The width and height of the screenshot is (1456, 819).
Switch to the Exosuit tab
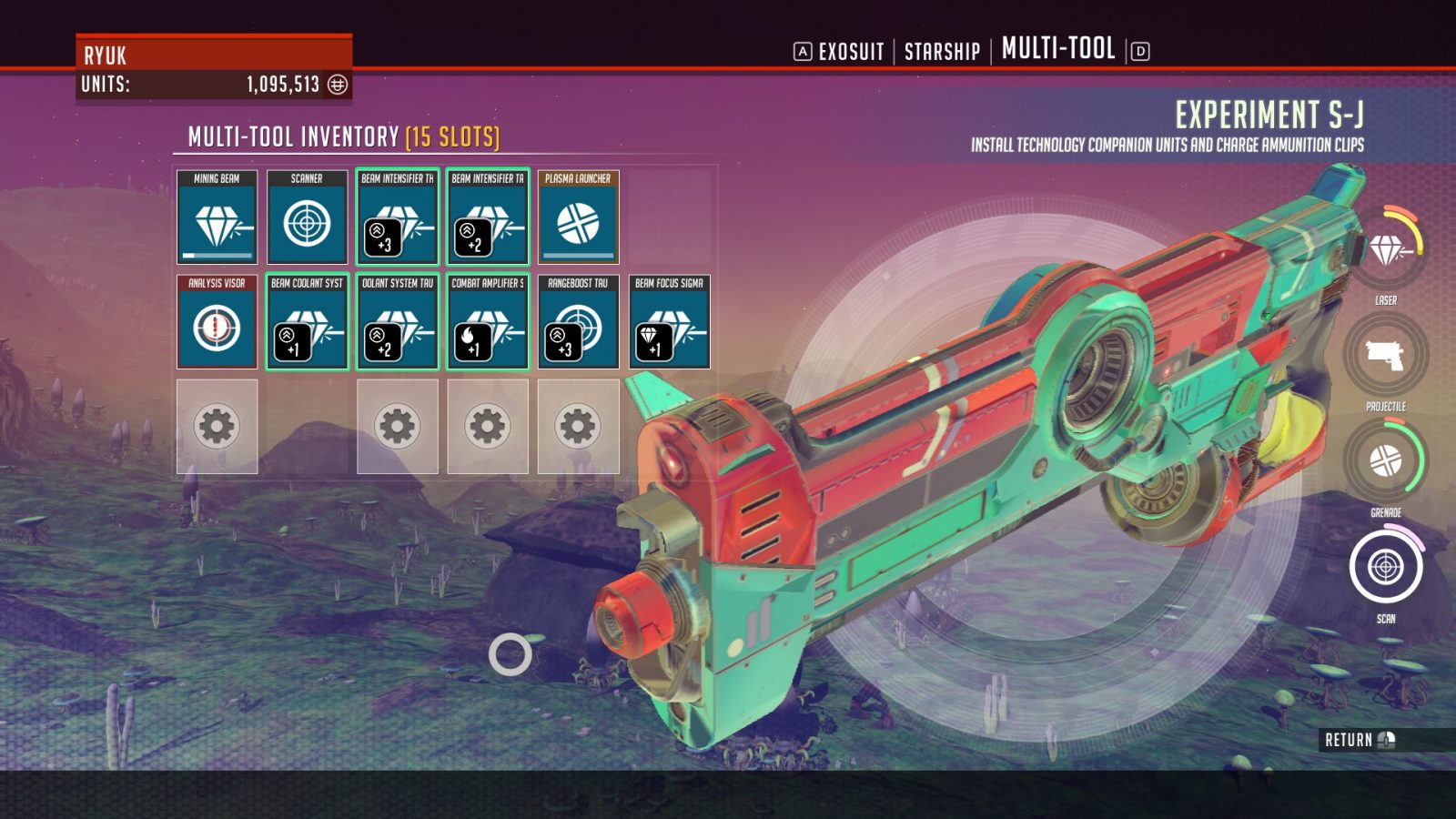pos(851,52)
